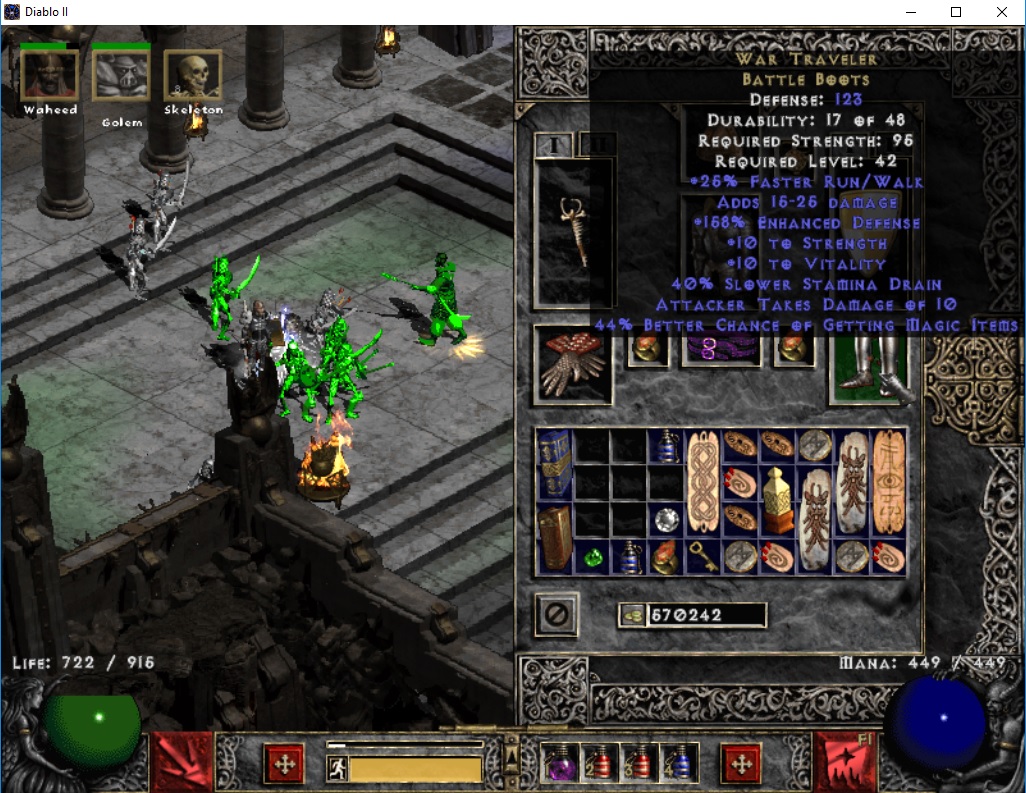Screen dimensions: 1026x793
Task: Select the Skeleton summon portrait
Action: pos(192,75)
